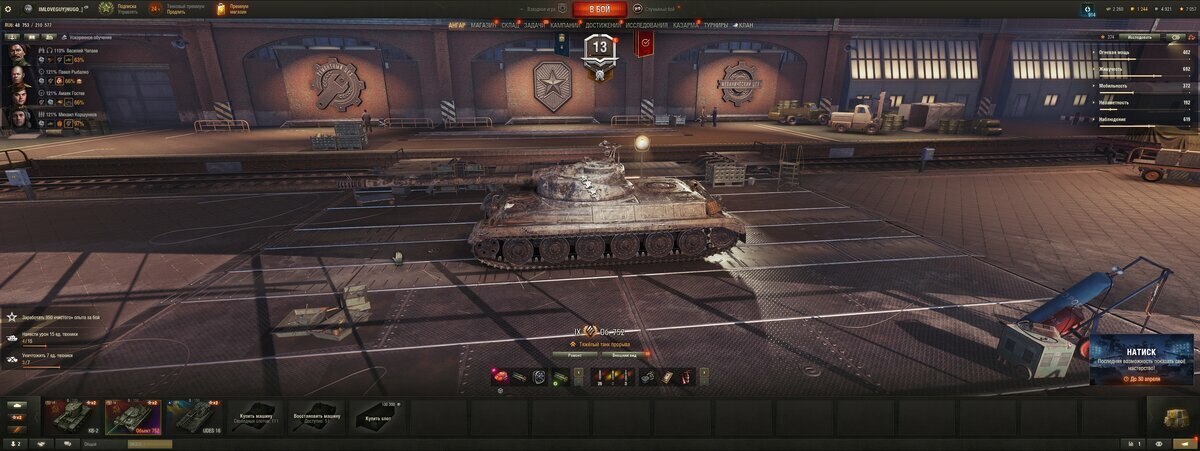The height and width of the screenshot is (451, 1200).
Task: Select the UDES 16 tank in the carousel
Action: [x=193, y=416]
